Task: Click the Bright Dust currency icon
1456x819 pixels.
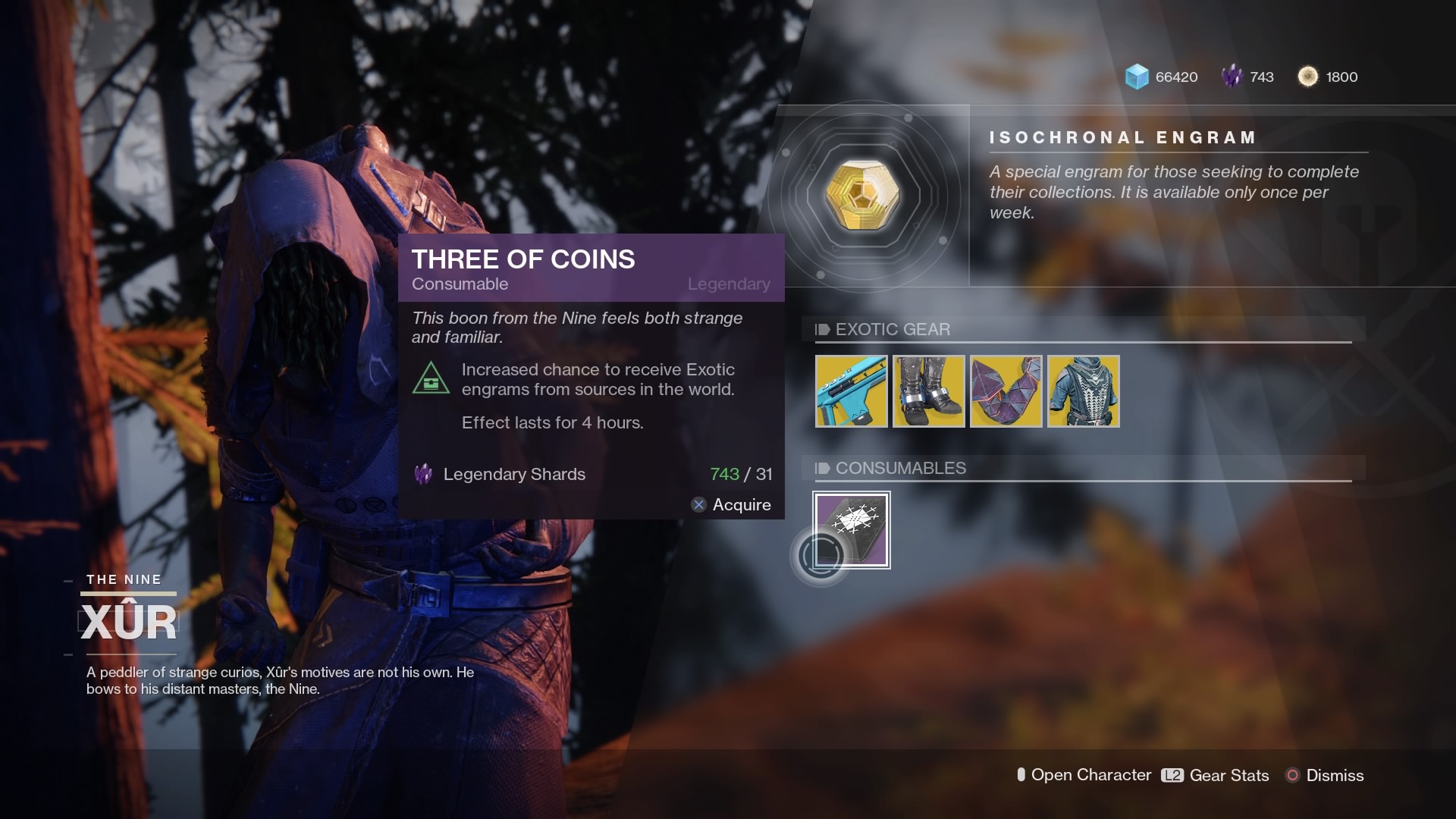Action: (x=1308, y=77)
